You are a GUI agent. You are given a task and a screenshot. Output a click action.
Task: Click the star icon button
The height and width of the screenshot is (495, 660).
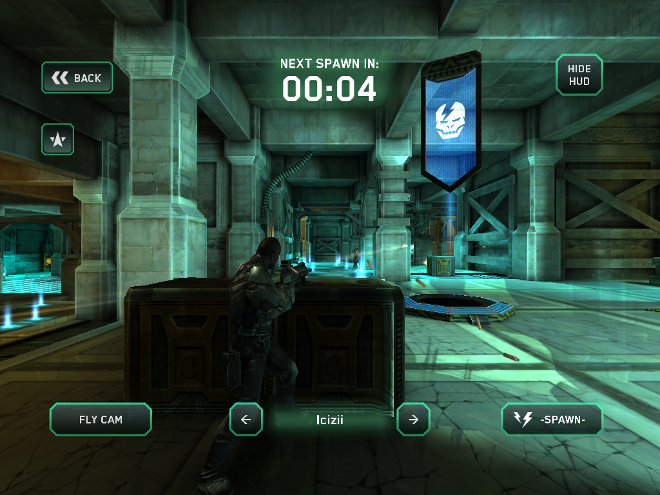pyautogui.click(x=57, y=140)
